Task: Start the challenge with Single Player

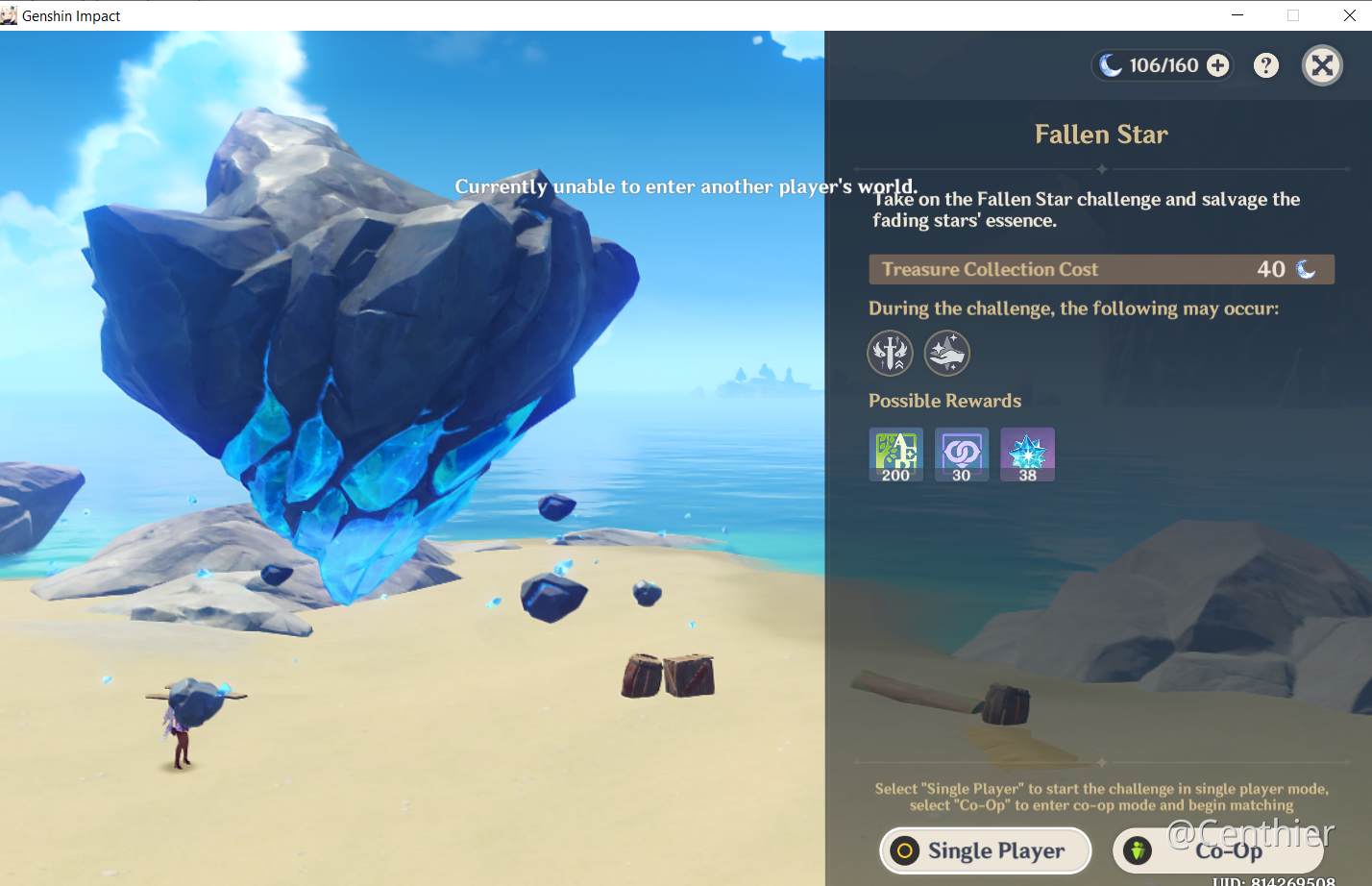Action: click(985, 850)
